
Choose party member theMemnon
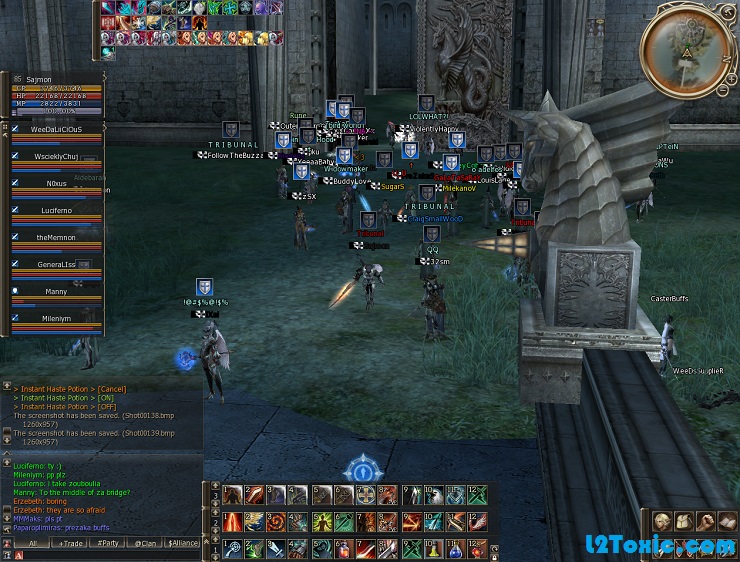(57, 237)
